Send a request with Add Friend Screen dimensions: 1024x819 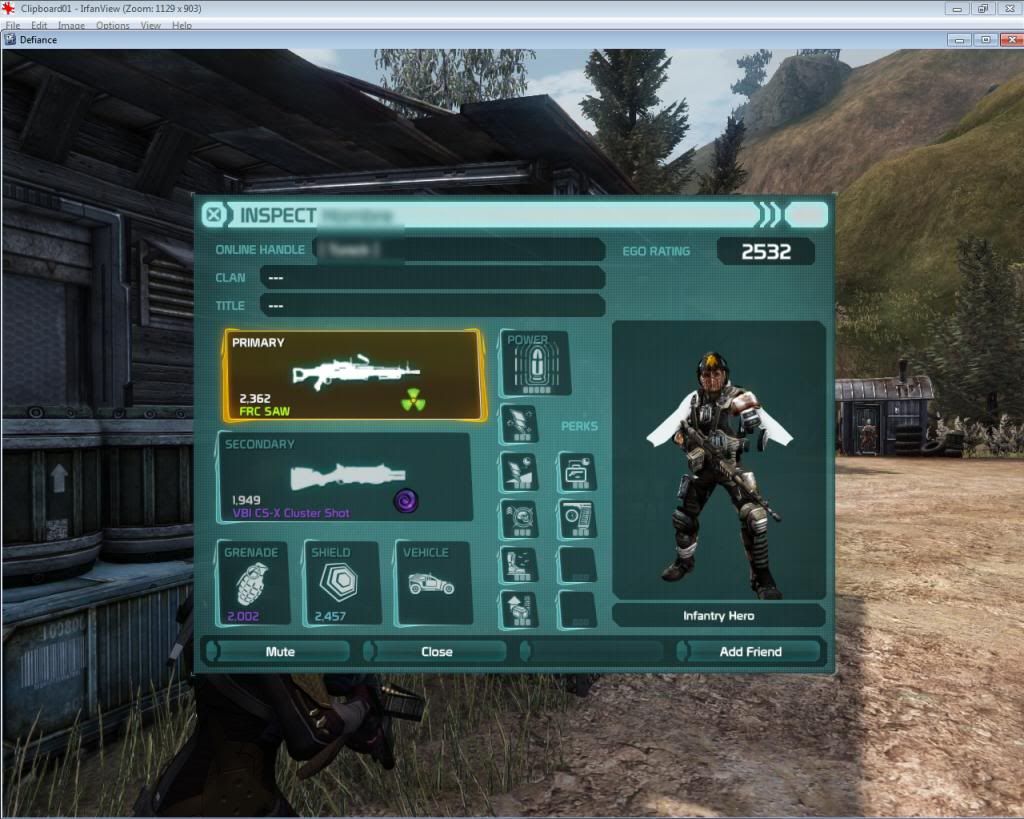[750, 651]
